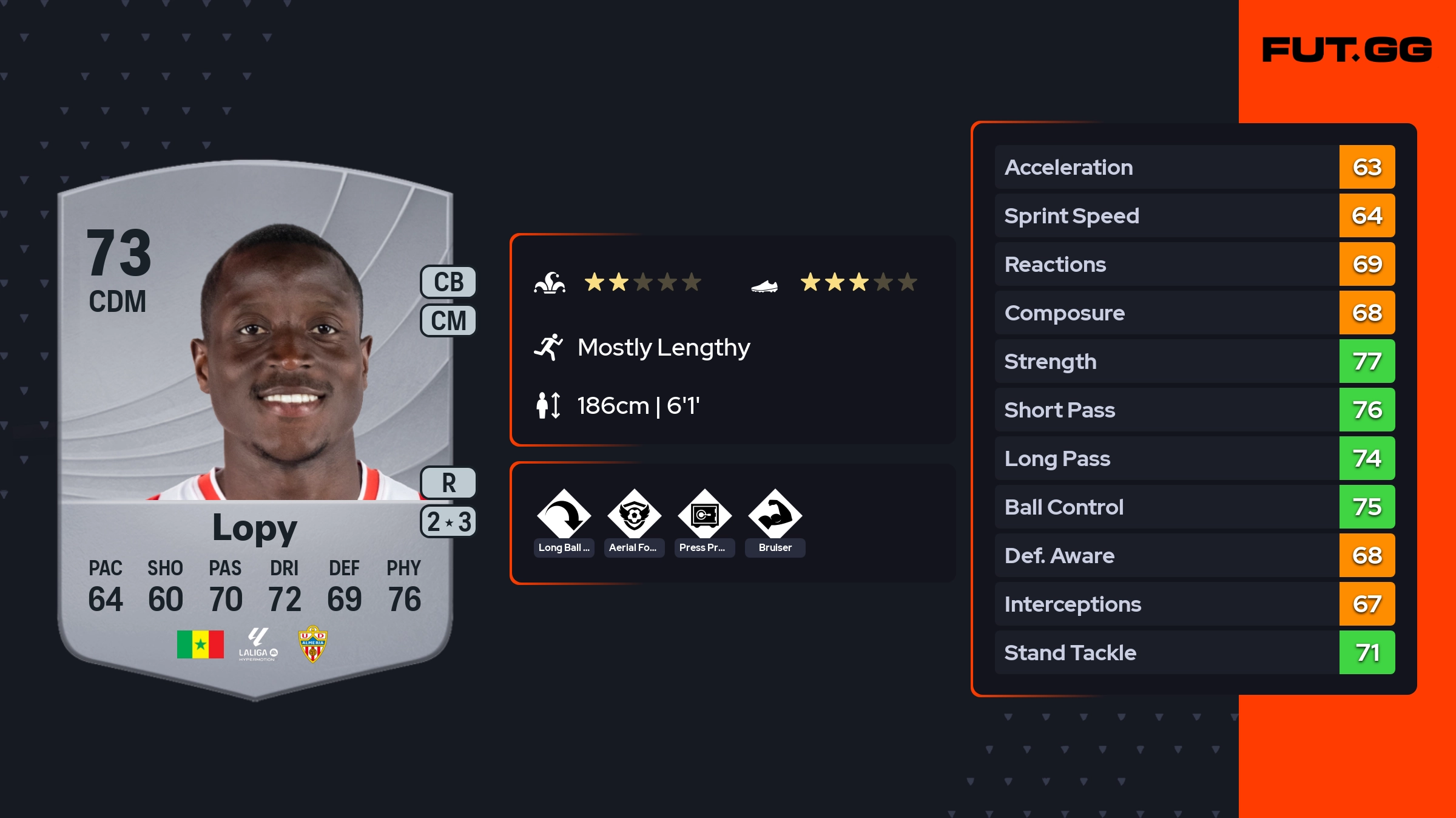The width and height of the screenshot is (1456, 818).
Task: Select the Press Proven playstyle icon
Action: (704, 516)
